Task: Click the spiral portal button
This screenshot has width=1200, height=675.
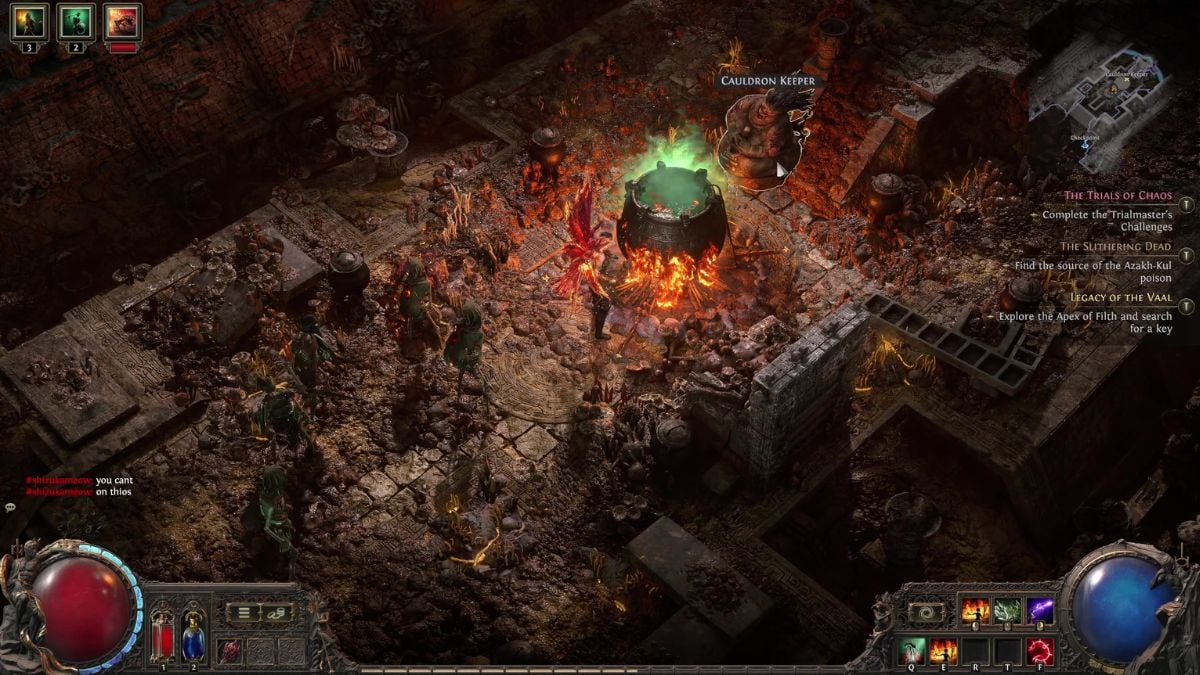Action: coord(925,611)
